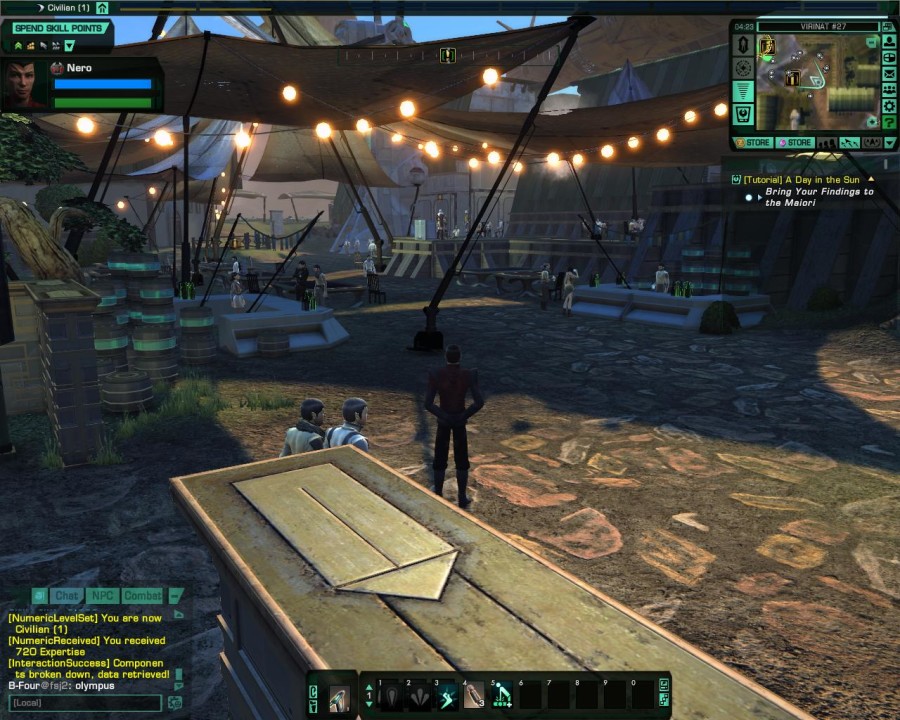The width and height of the screenshot is (900, 720).
Task: Focus the Local chat input field
Action: point(83,703)
